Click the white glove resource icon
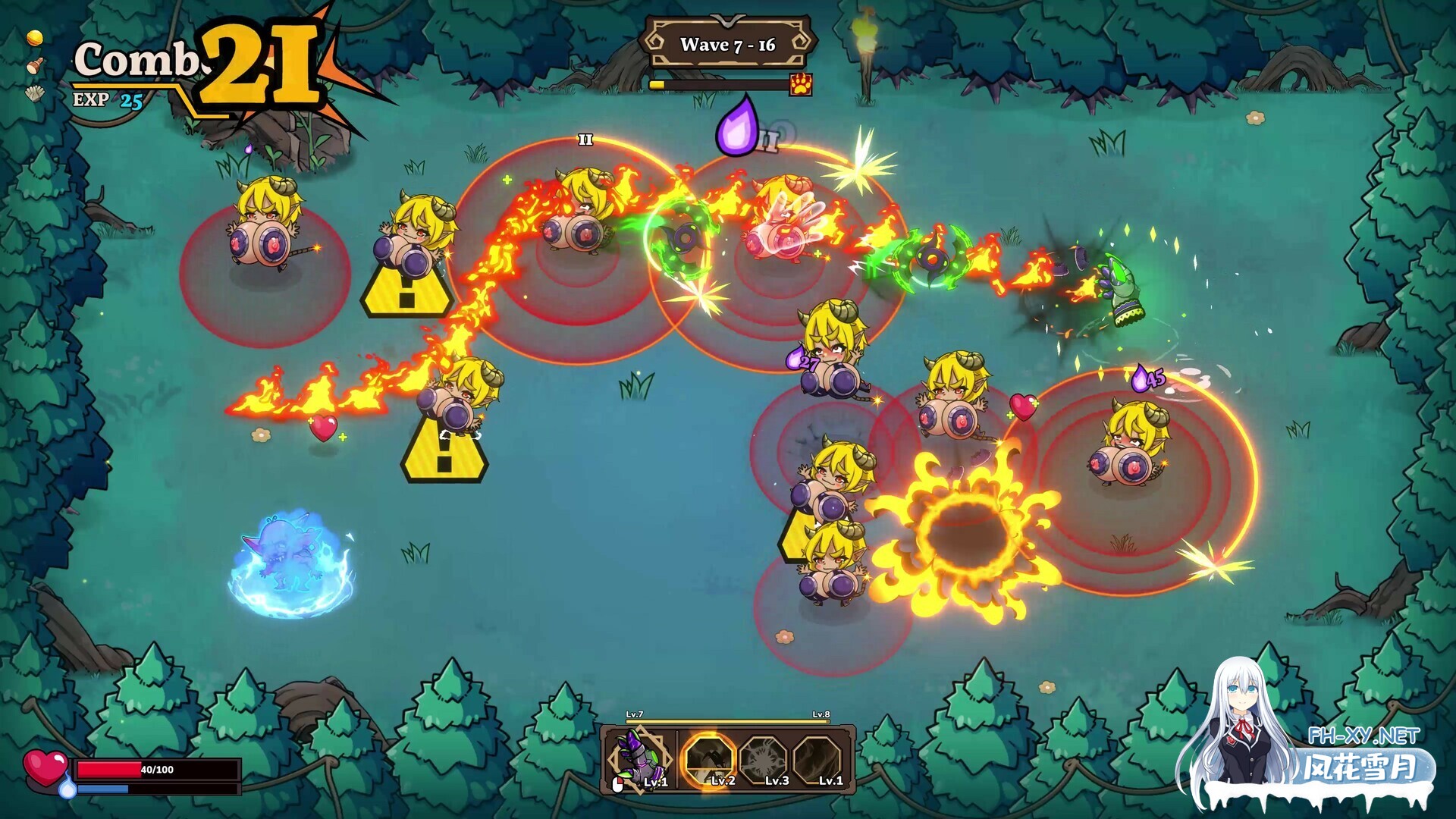 (34, 93)
